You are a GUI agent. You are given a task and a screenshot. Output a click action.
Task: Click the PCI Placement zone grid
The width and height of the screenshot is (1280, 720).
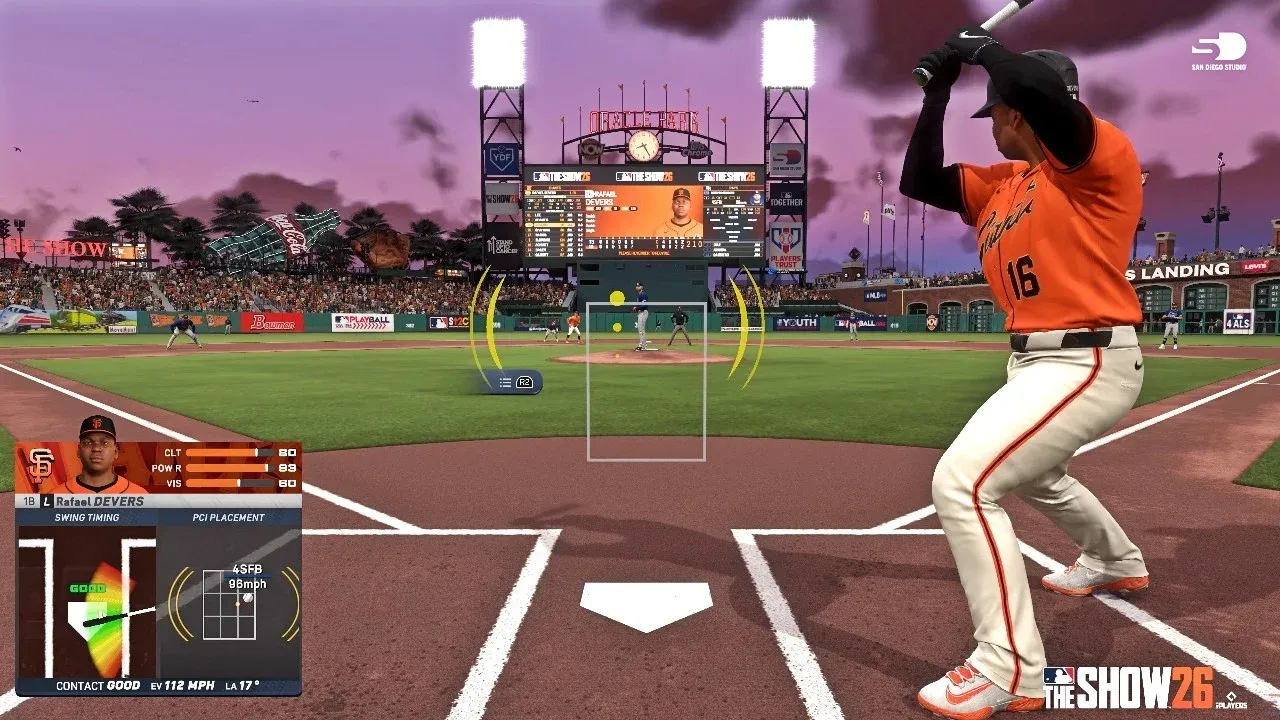[x=229, y=604]
